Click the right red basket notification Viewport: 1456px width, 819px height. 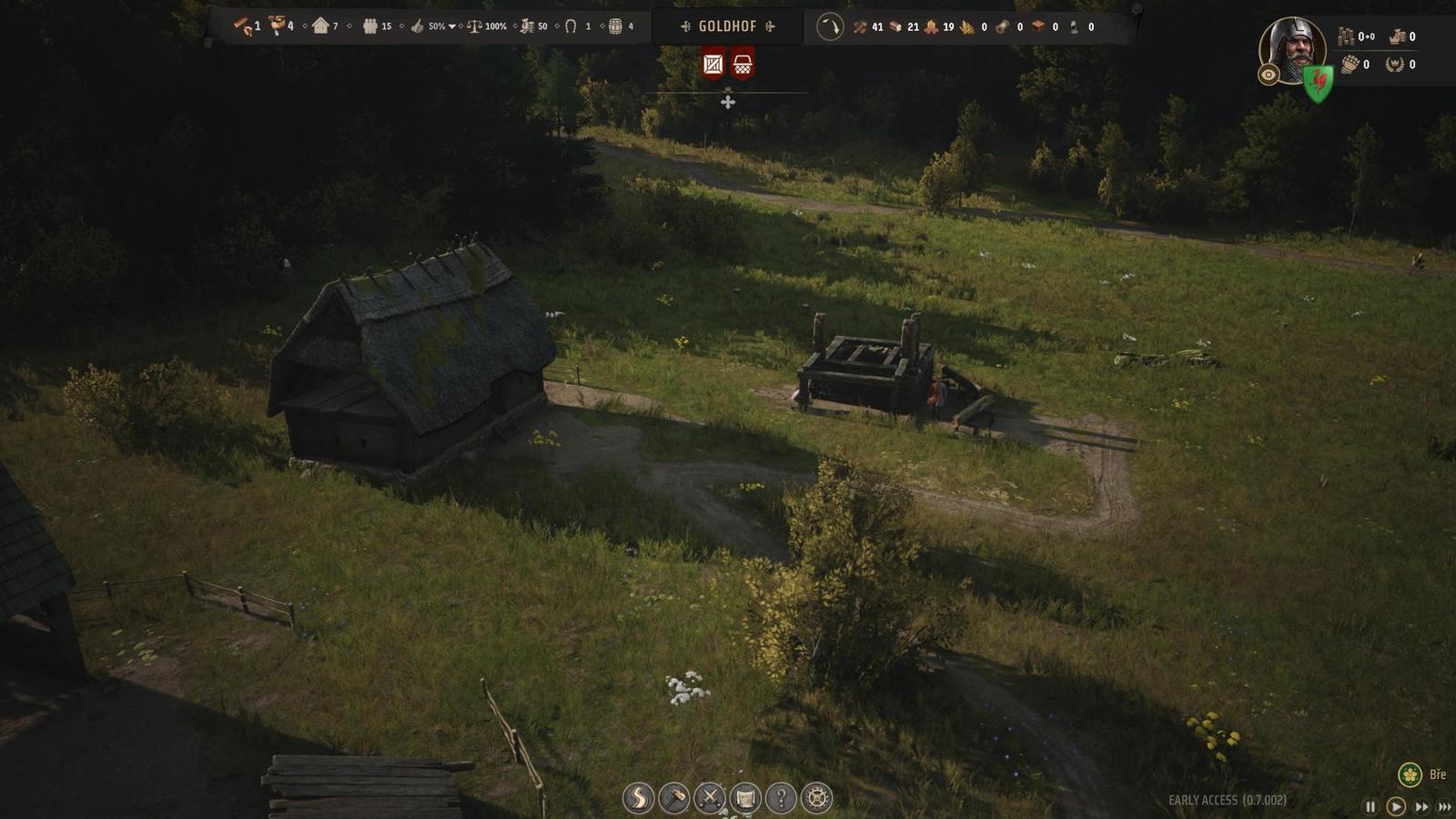pos(743,65)
